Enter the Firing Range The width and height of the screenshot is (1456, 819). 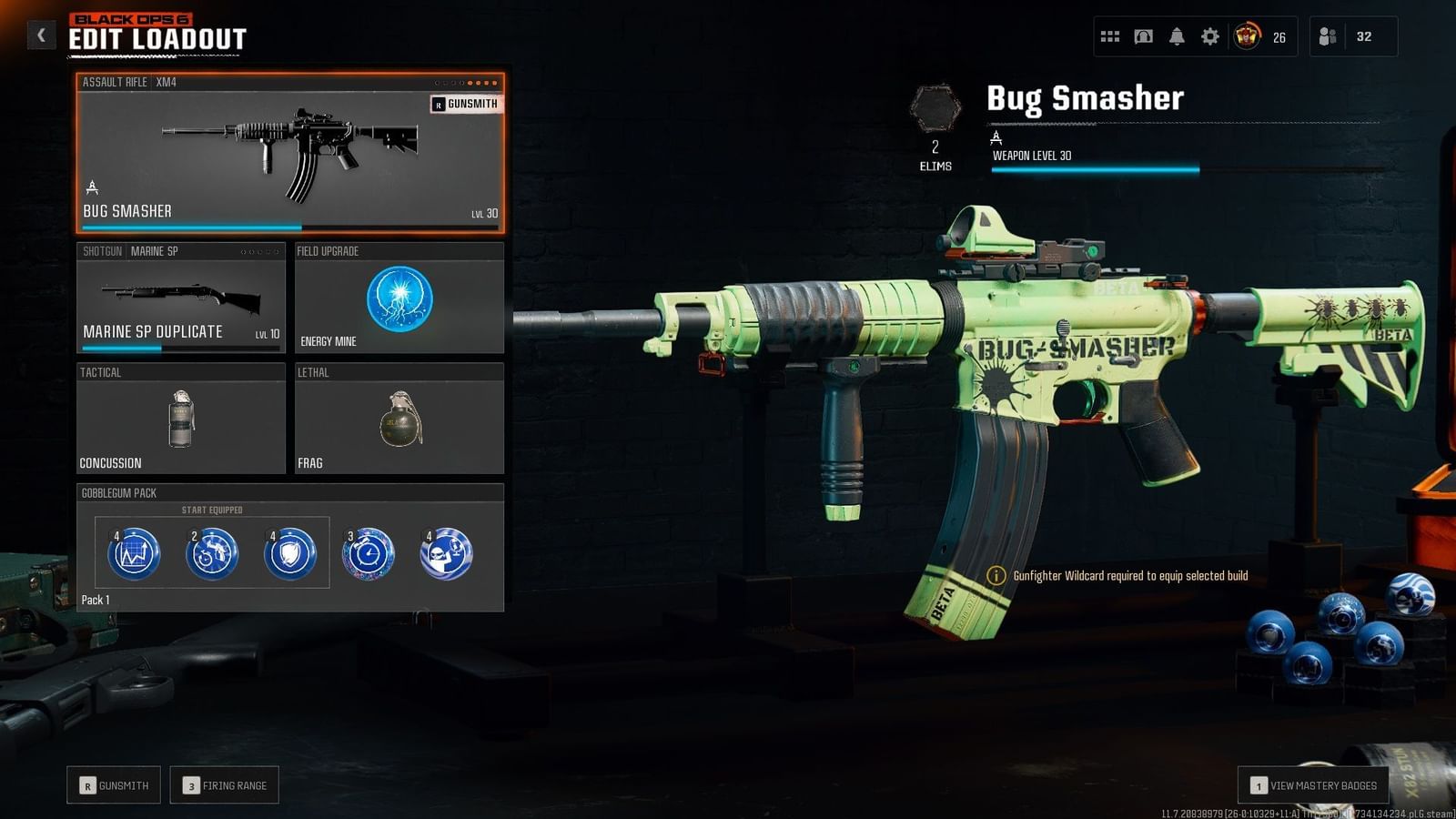tap(225, 785)
